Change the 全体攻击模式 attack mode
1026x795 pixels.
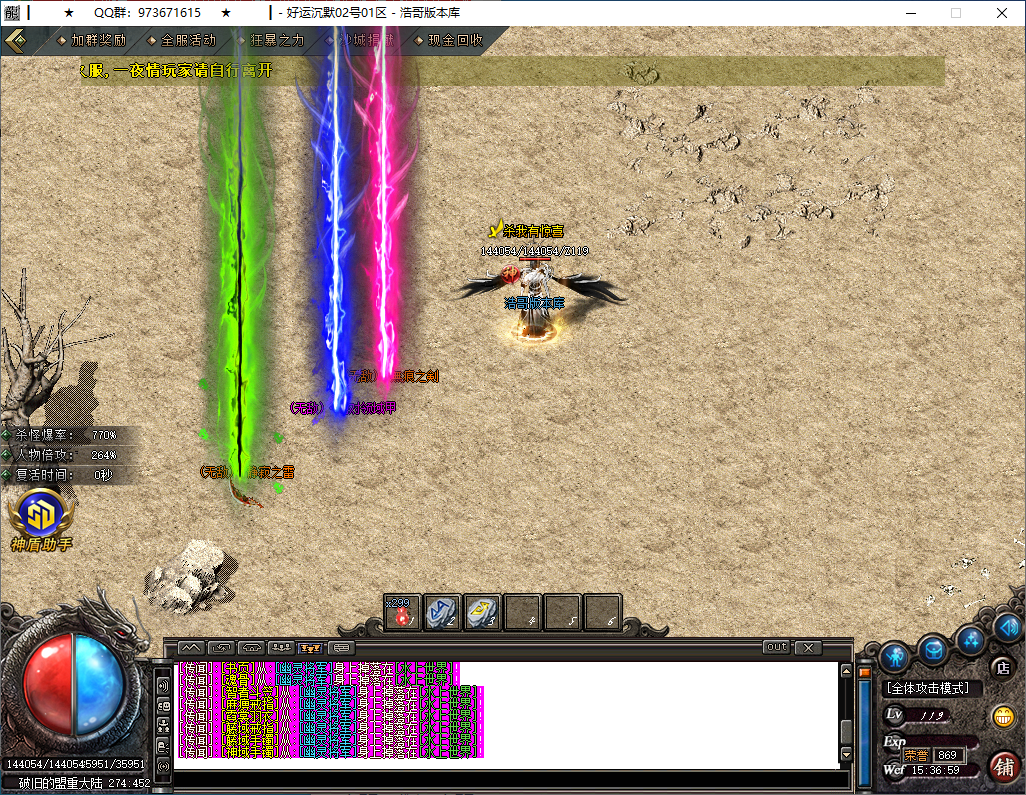[933, 689]
